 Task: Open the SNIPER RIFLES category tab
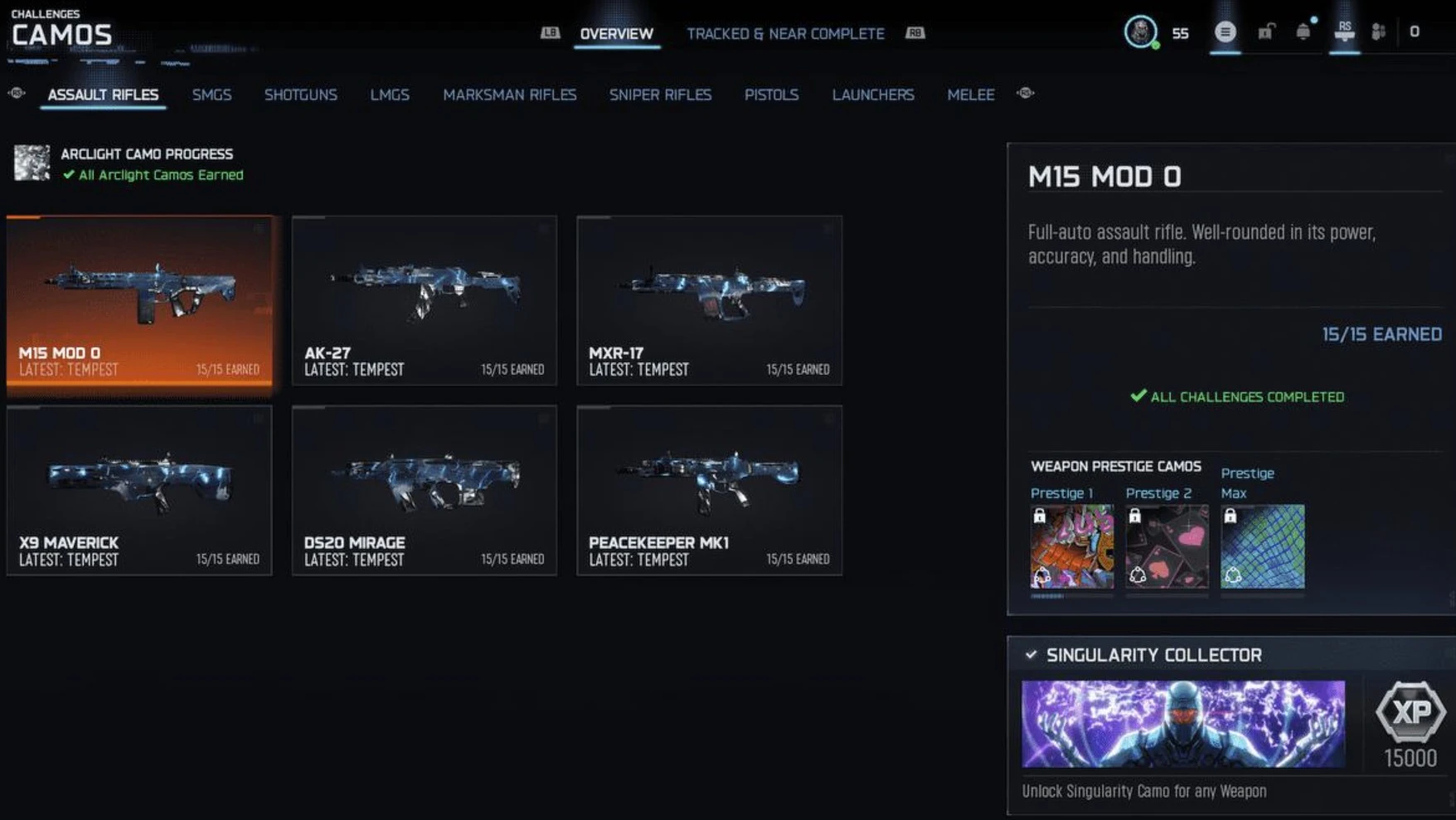point(660,95)
